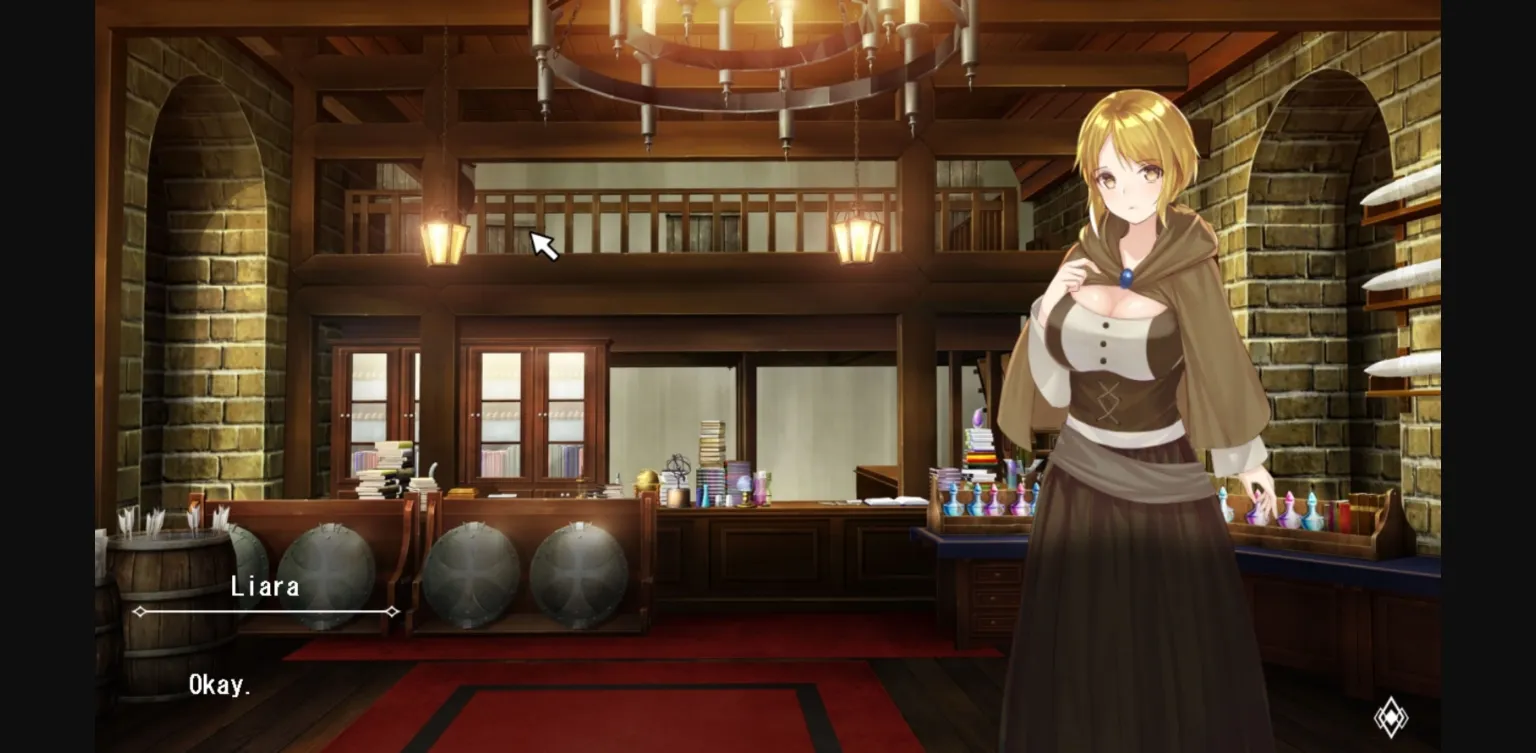The height and width of the screenshot is (753, 1536).
Task: Click the left diamond marker on Liara's nameplate
Action: pyautogui.click(x=141, y=609)
